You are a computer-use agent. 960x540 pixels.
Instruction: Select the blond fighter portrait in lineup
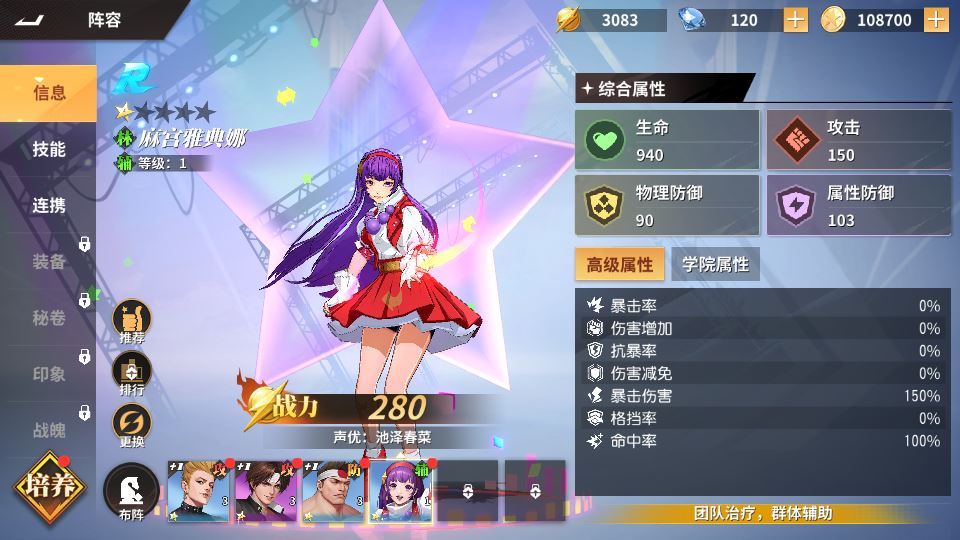[x=198, y=492]
